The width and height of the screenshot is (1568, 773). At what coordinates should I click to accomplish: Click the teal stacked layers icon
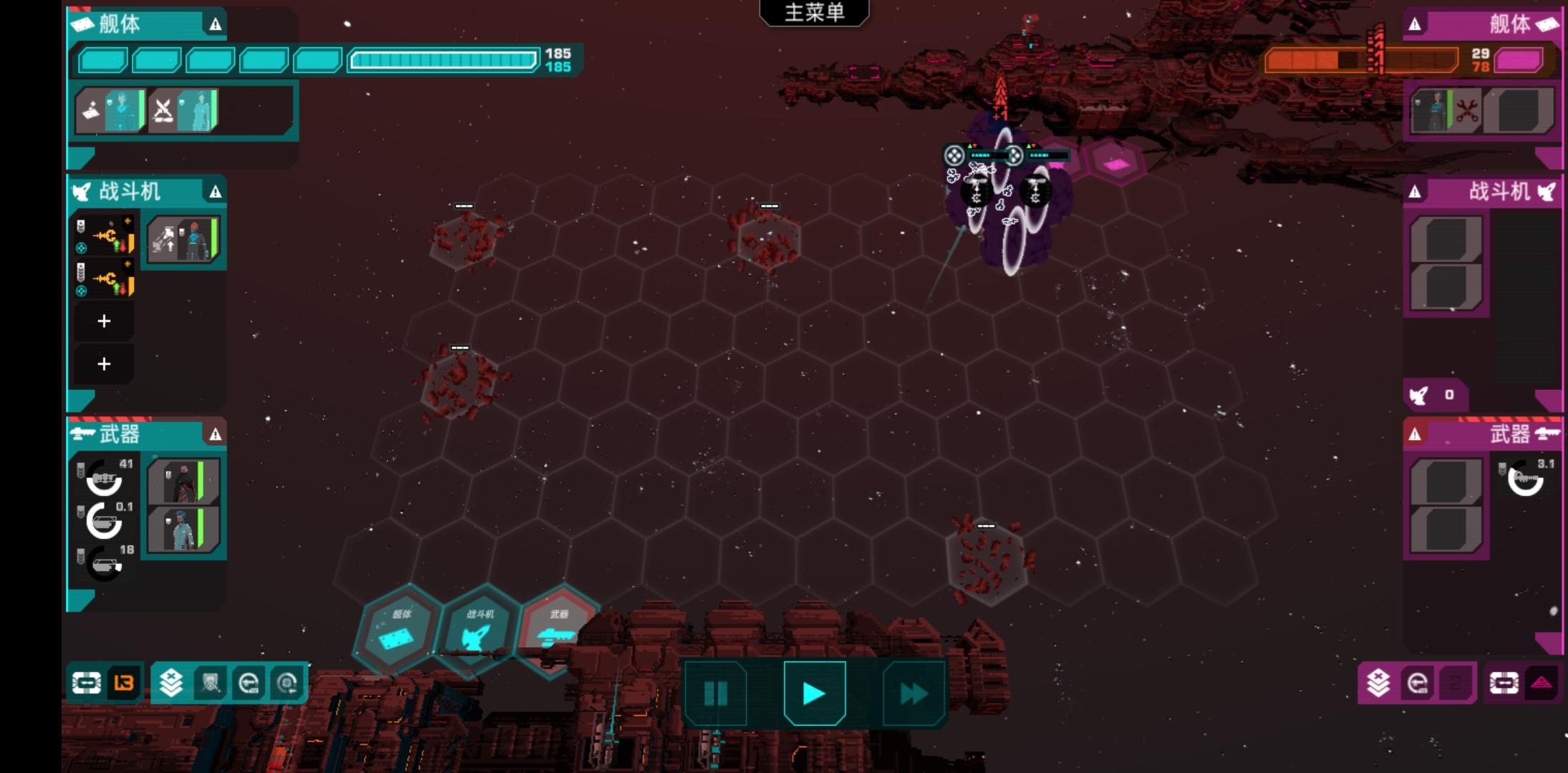pyautogui.click(x=171, y=683)
